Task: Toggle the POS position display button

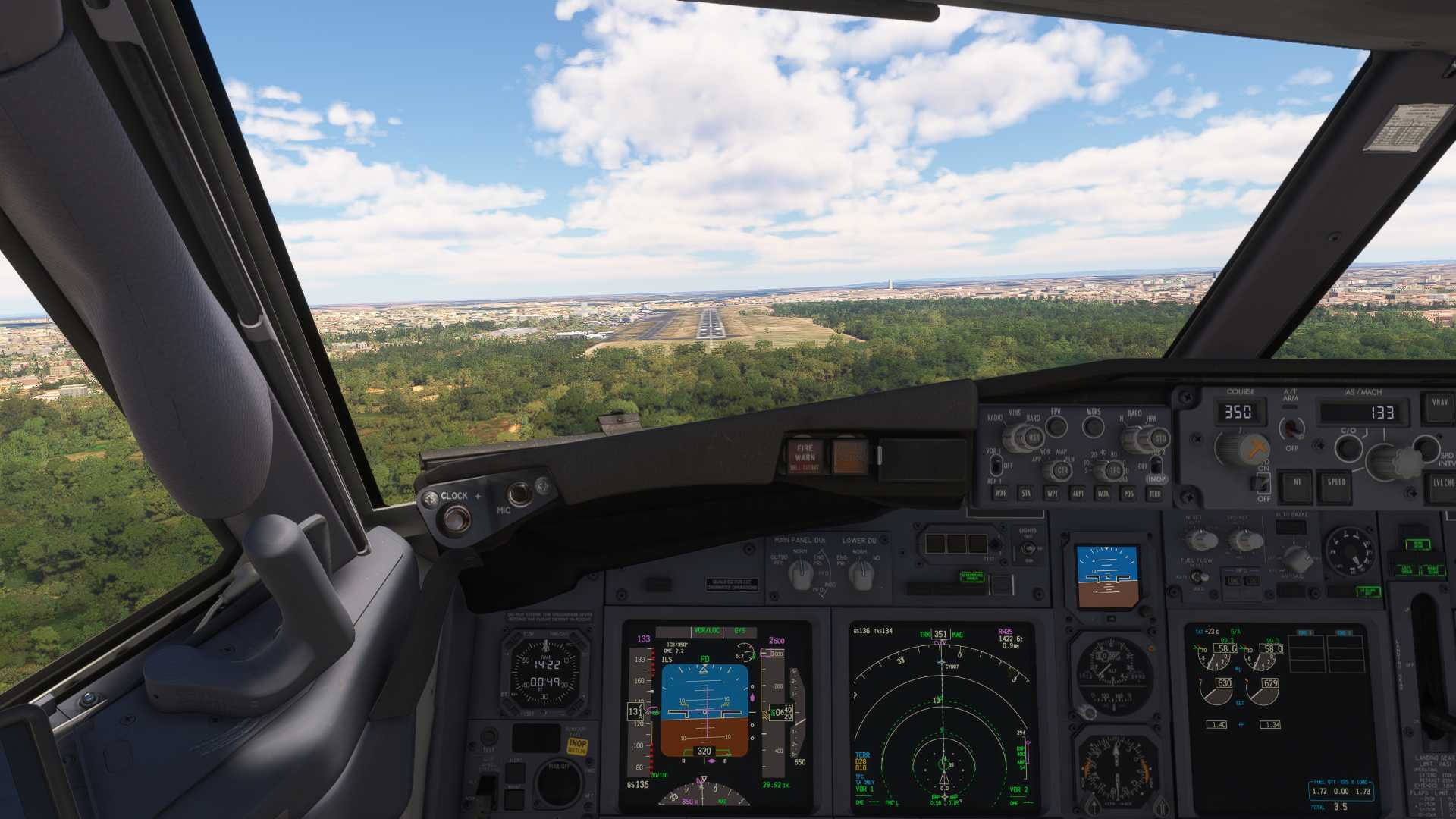Action: click(x=1129, y=494)
